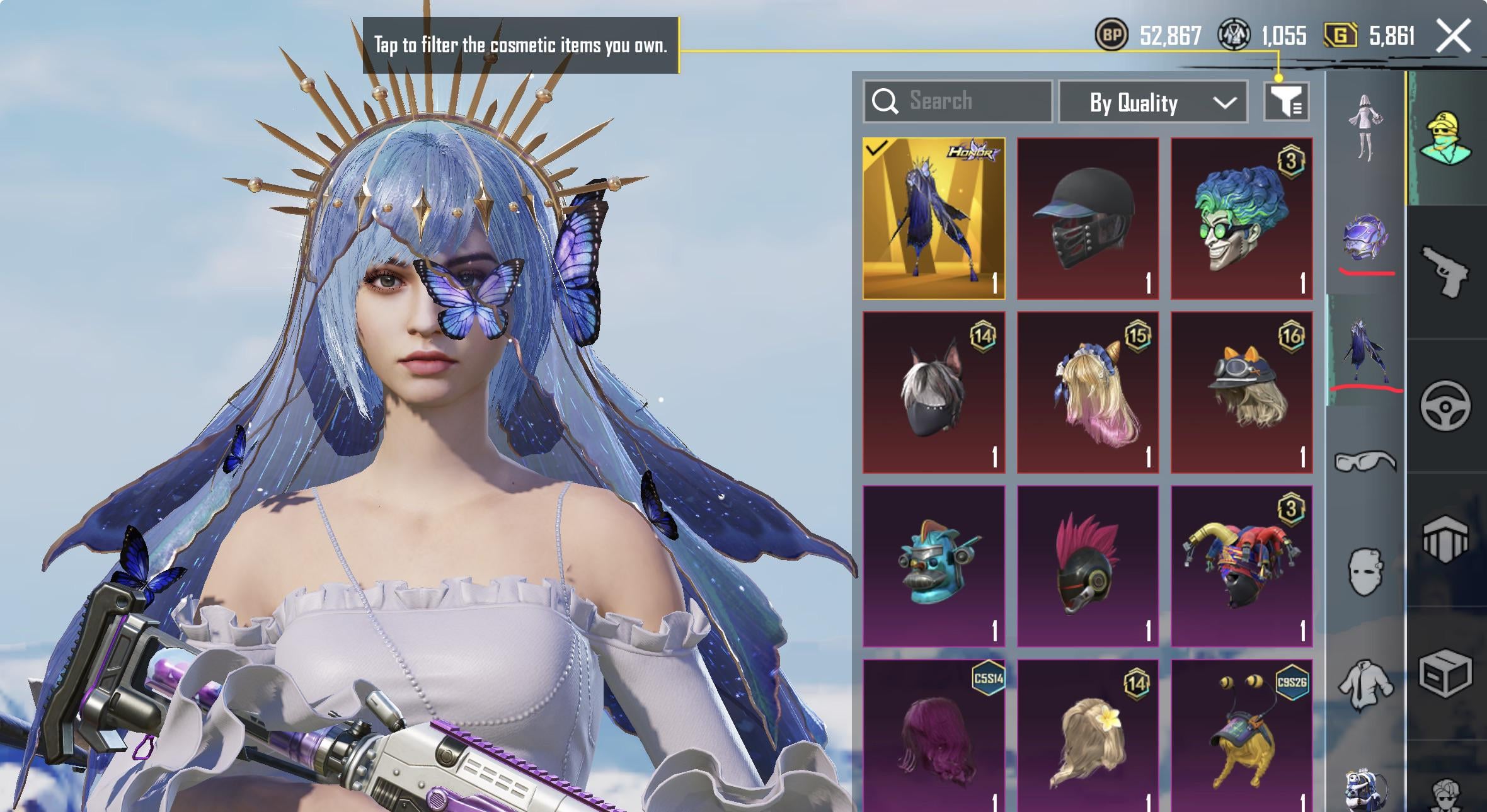This screenshot has width=1487, height=812.
Task: Pick the helmet with pink mohawk
Action: 1088,566
